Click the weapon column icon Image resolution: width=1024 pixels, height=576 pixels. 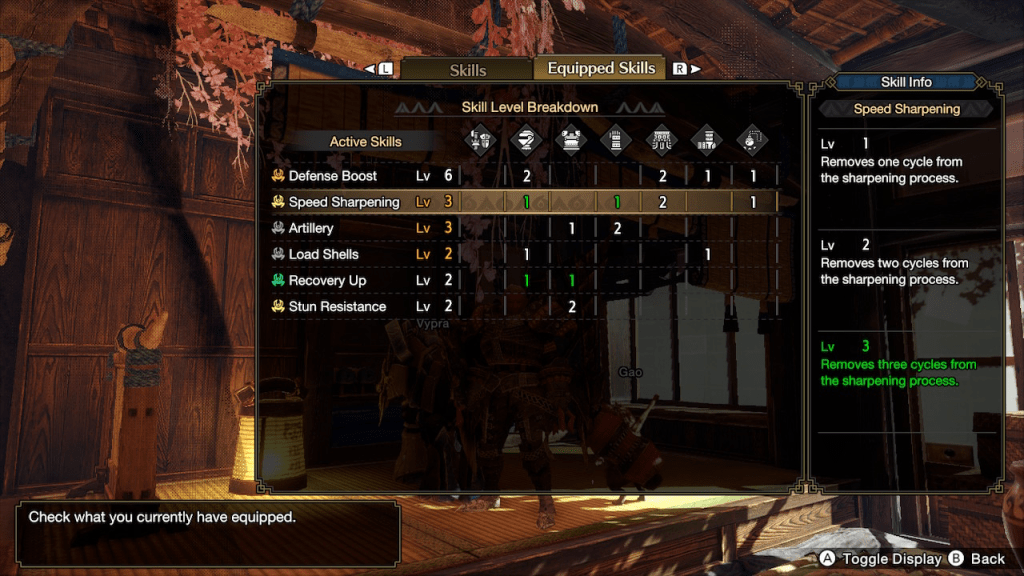pyautogui.click(x=479, y=140)
